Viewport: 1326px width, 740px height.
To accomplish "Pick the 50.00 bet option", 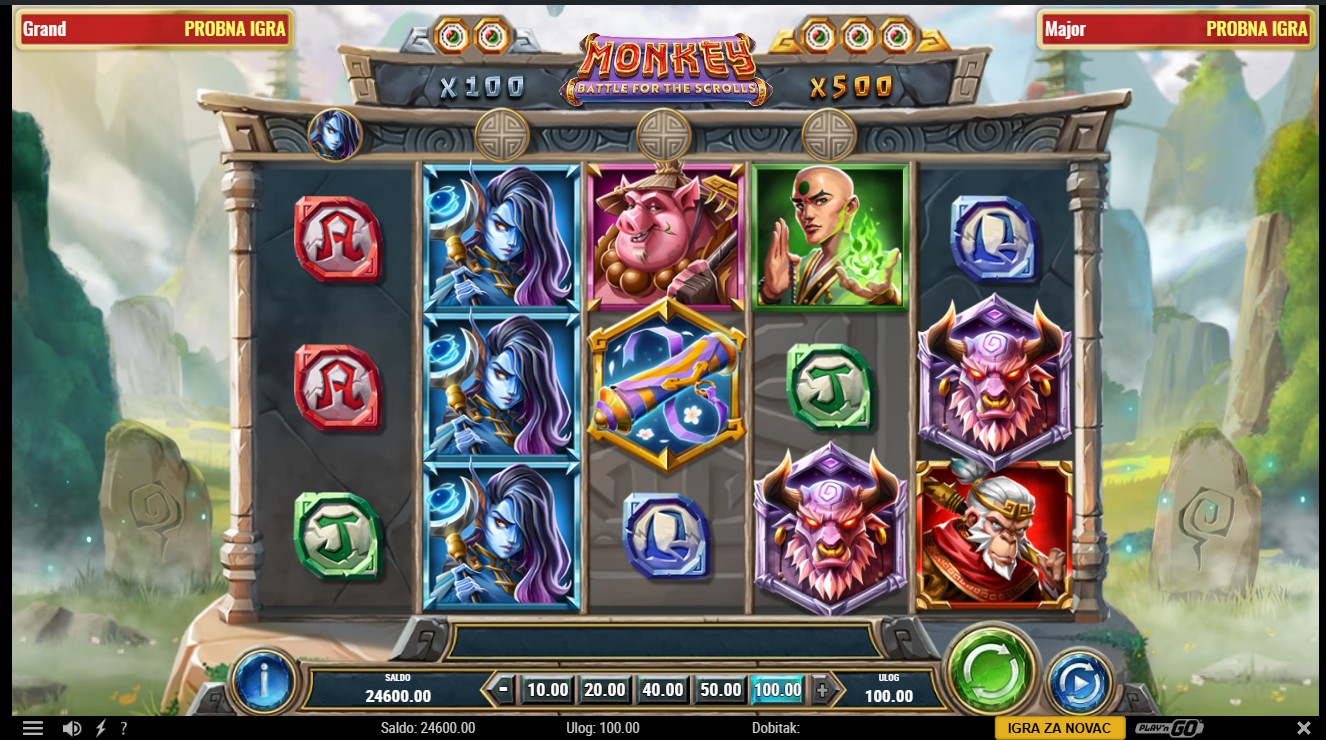I will click(721, 689).
